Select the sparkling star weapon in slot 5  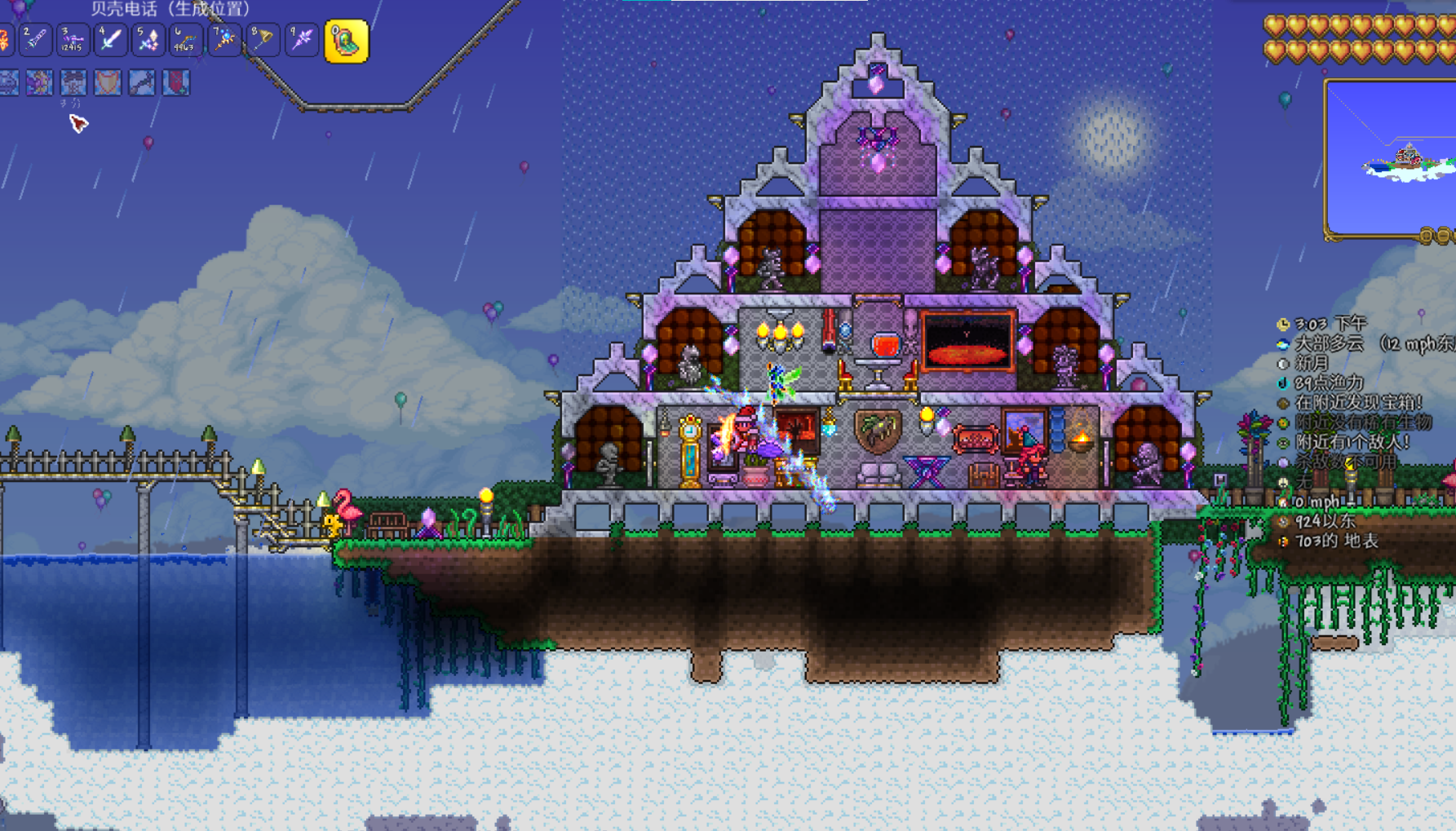pos(148,39)
